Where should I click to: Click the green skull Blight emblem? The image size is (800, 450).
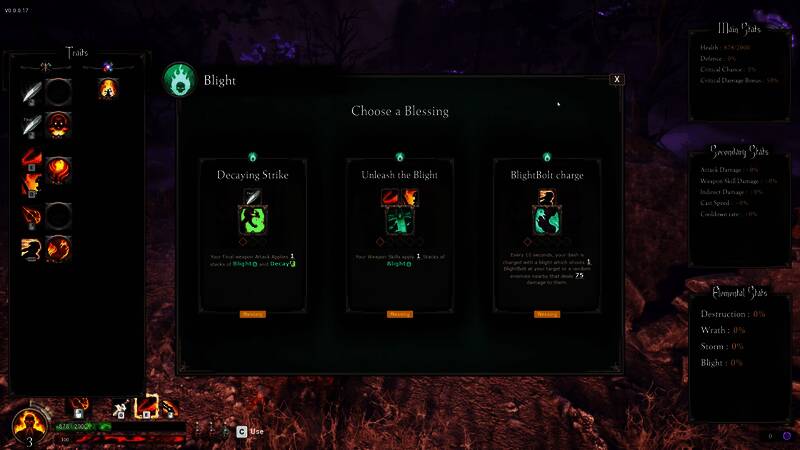click(x=181, y=81)
